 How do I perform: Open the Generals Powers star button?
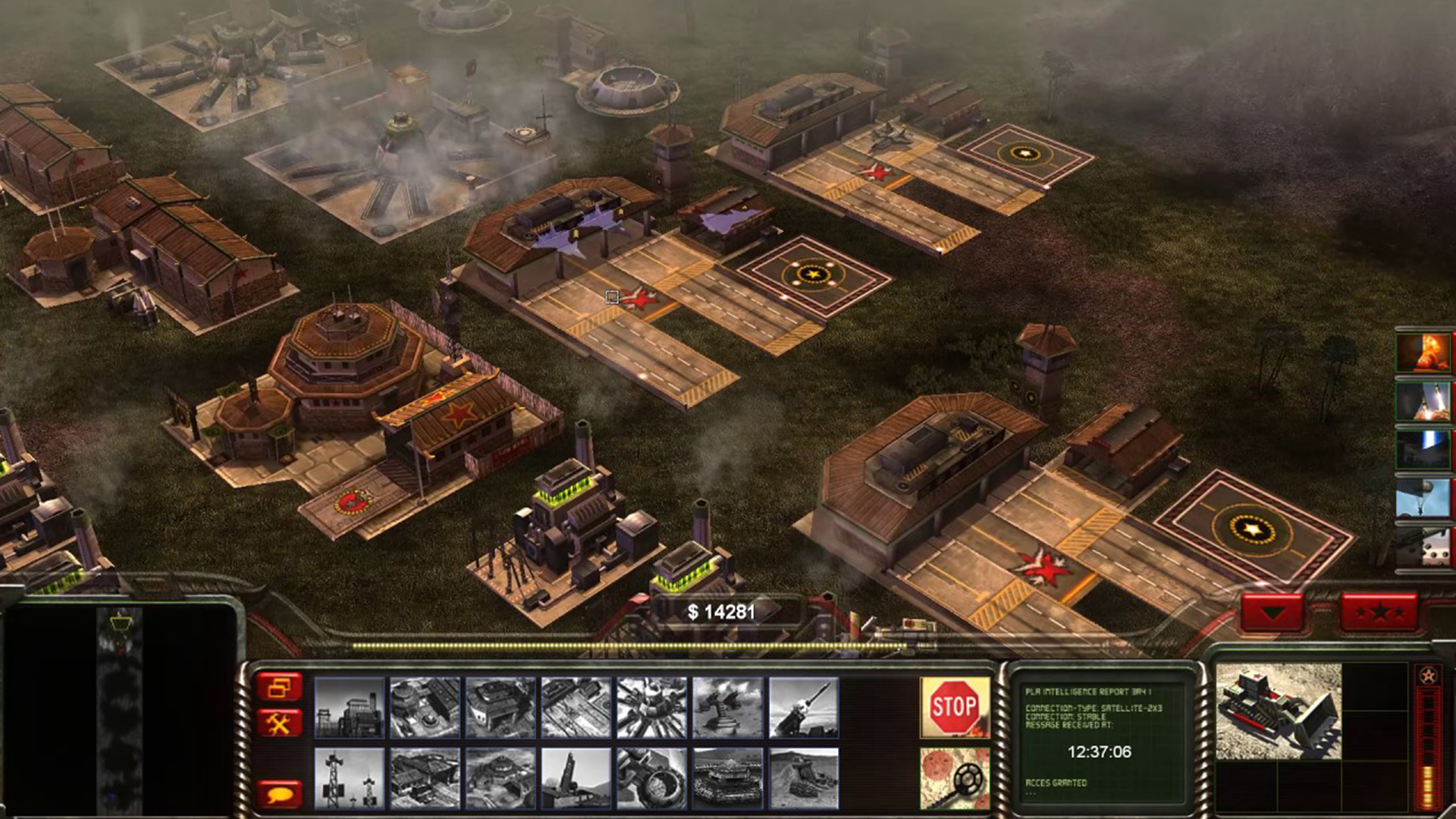1379,611
